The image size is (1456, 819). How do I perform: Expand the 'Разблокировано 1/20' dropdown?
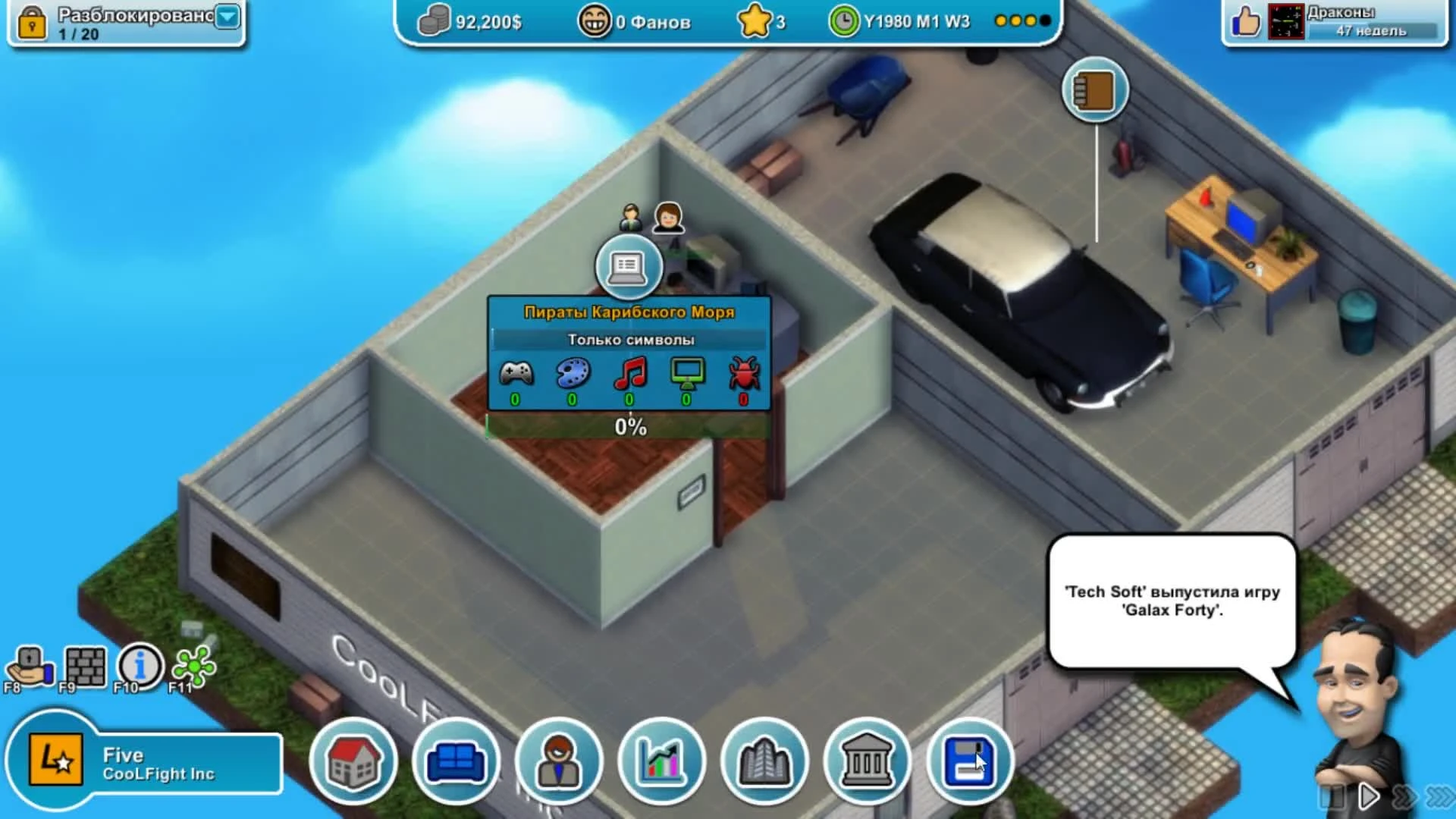(224, 17)
